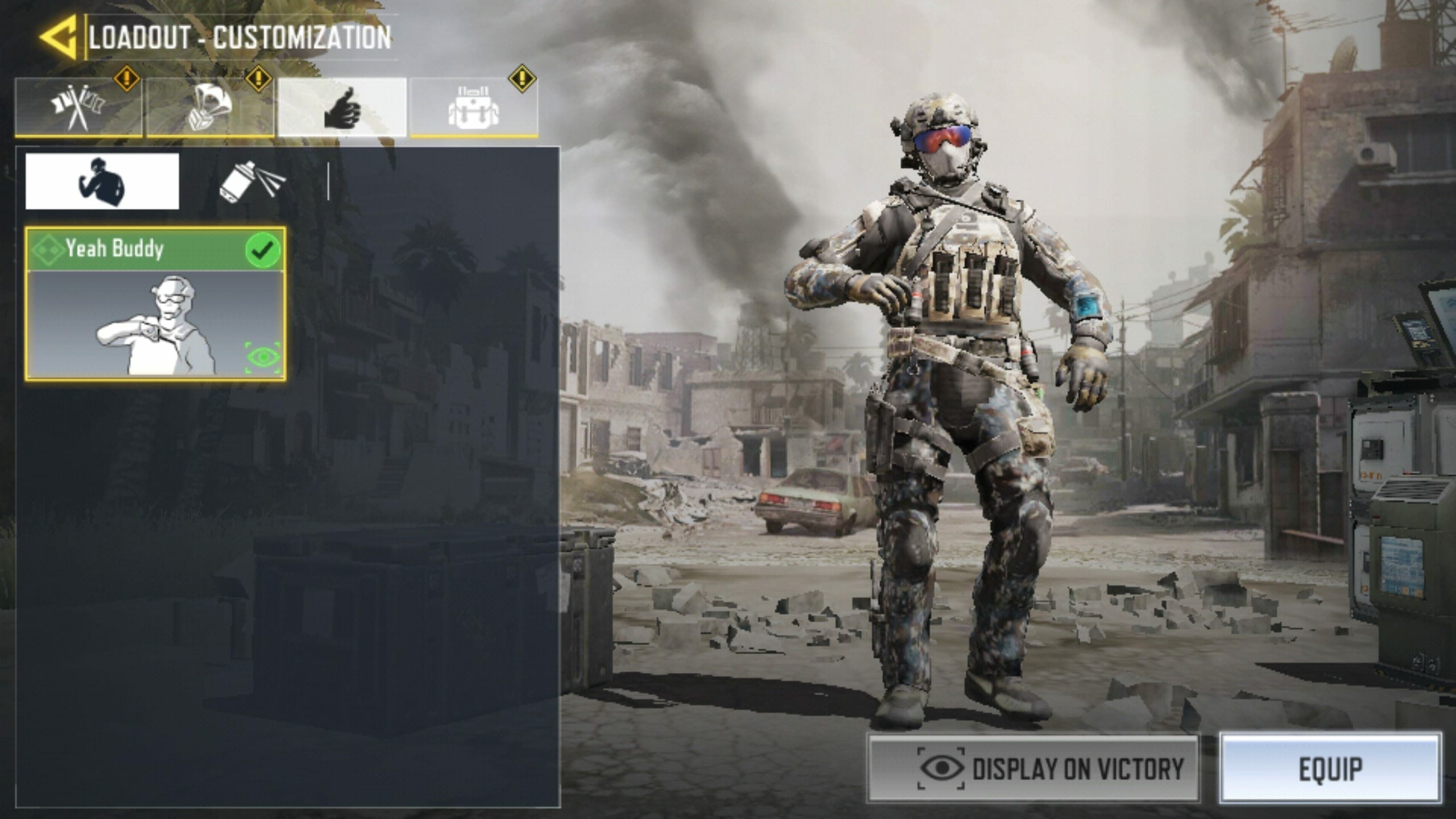Open the crossed flags customization tab
Image resolution: width=1456 pixels, height=819 pixels.
tap(78, 107)
